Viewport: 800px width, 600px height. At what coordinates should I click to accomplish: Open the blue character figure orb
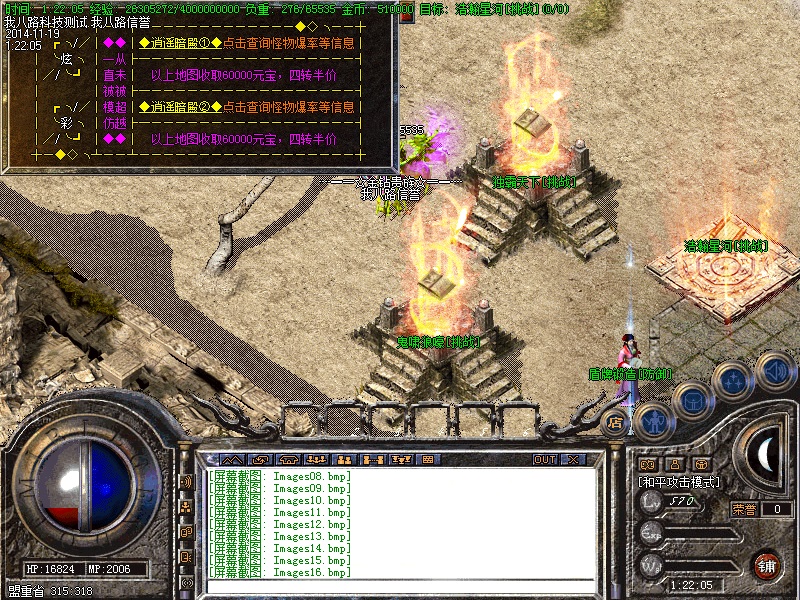pyautogui.click(x=653, y=421)
